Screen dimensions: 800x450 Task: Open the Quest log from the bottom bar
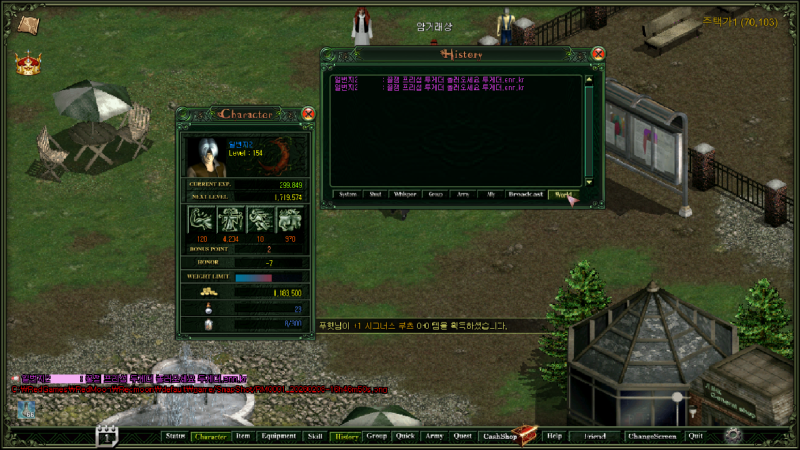coord(462,436)
